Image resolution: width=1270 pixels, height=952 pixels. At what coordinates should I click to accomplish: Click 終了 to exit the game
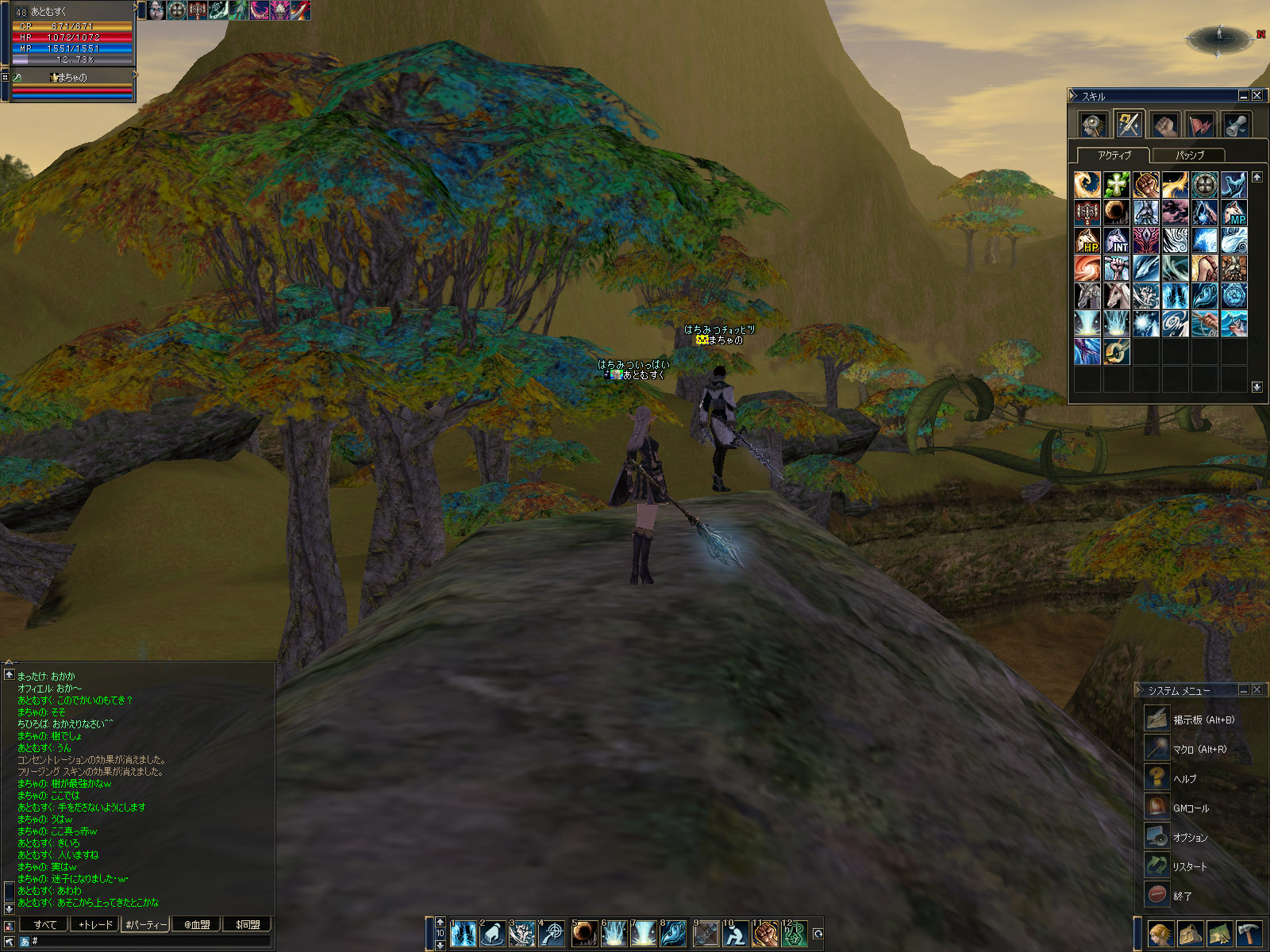[1182, 896]
